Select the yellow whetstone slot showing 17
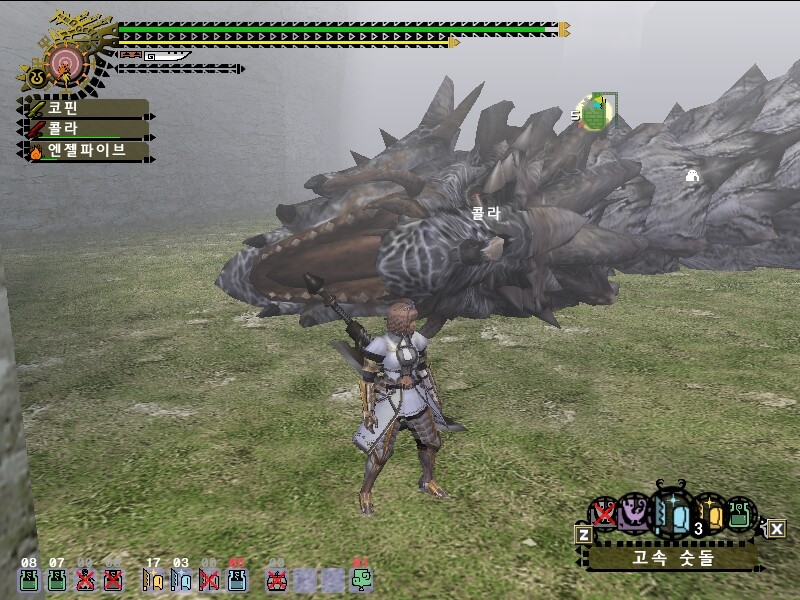 click(153, 579)
